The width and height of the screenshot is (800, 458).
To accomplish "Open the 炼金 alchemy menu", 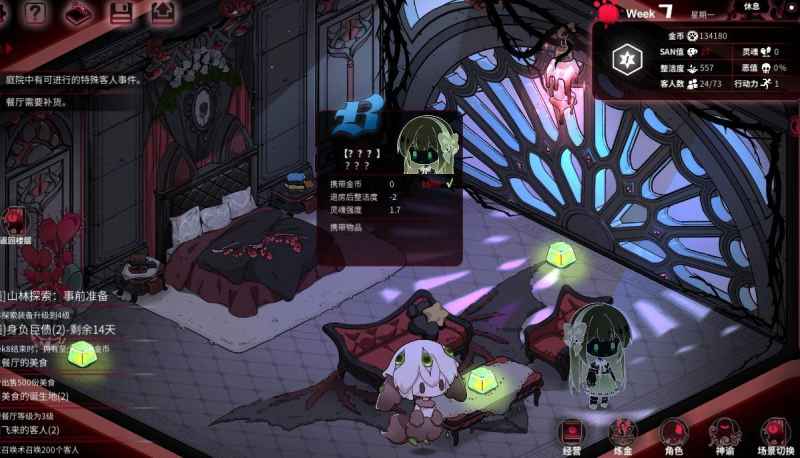I will click(623, 436).
